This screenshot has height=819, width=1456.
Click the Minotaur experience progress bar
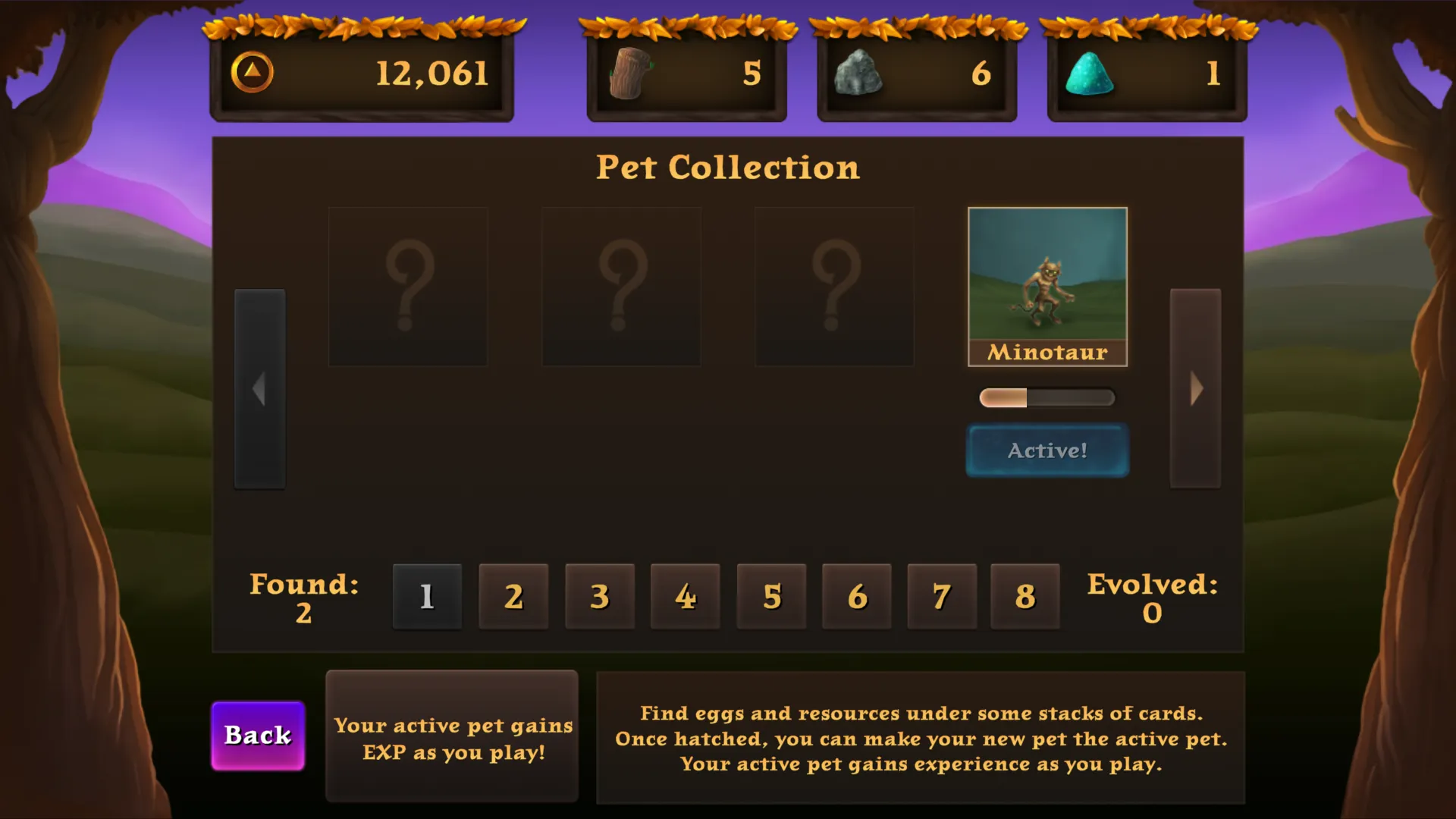[1047, 397]
